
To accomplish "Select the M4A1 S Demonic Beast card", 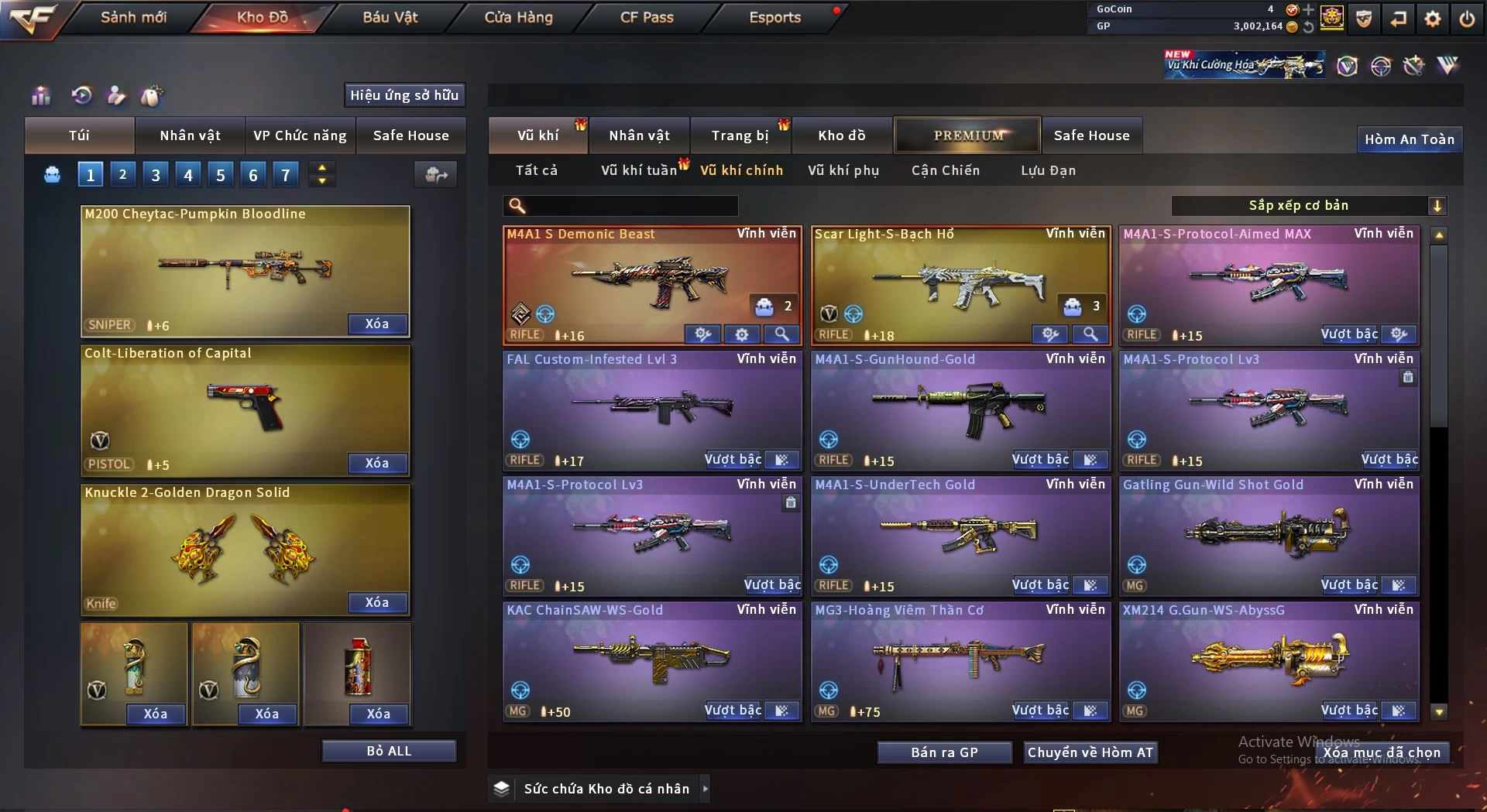I will (x=651, y=279).
